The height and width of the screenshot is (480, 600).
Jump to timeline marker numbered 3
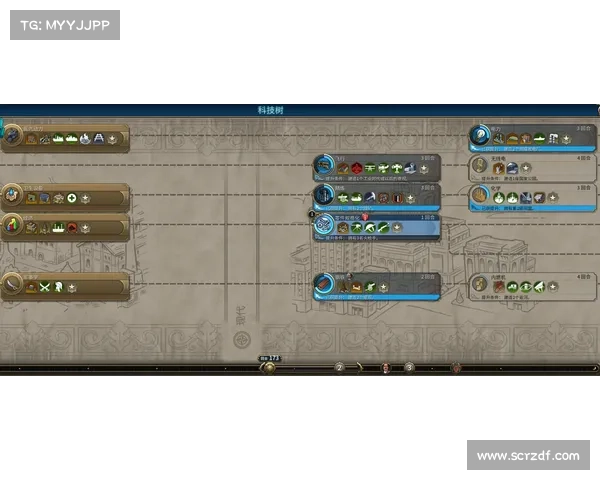(409, 368)
